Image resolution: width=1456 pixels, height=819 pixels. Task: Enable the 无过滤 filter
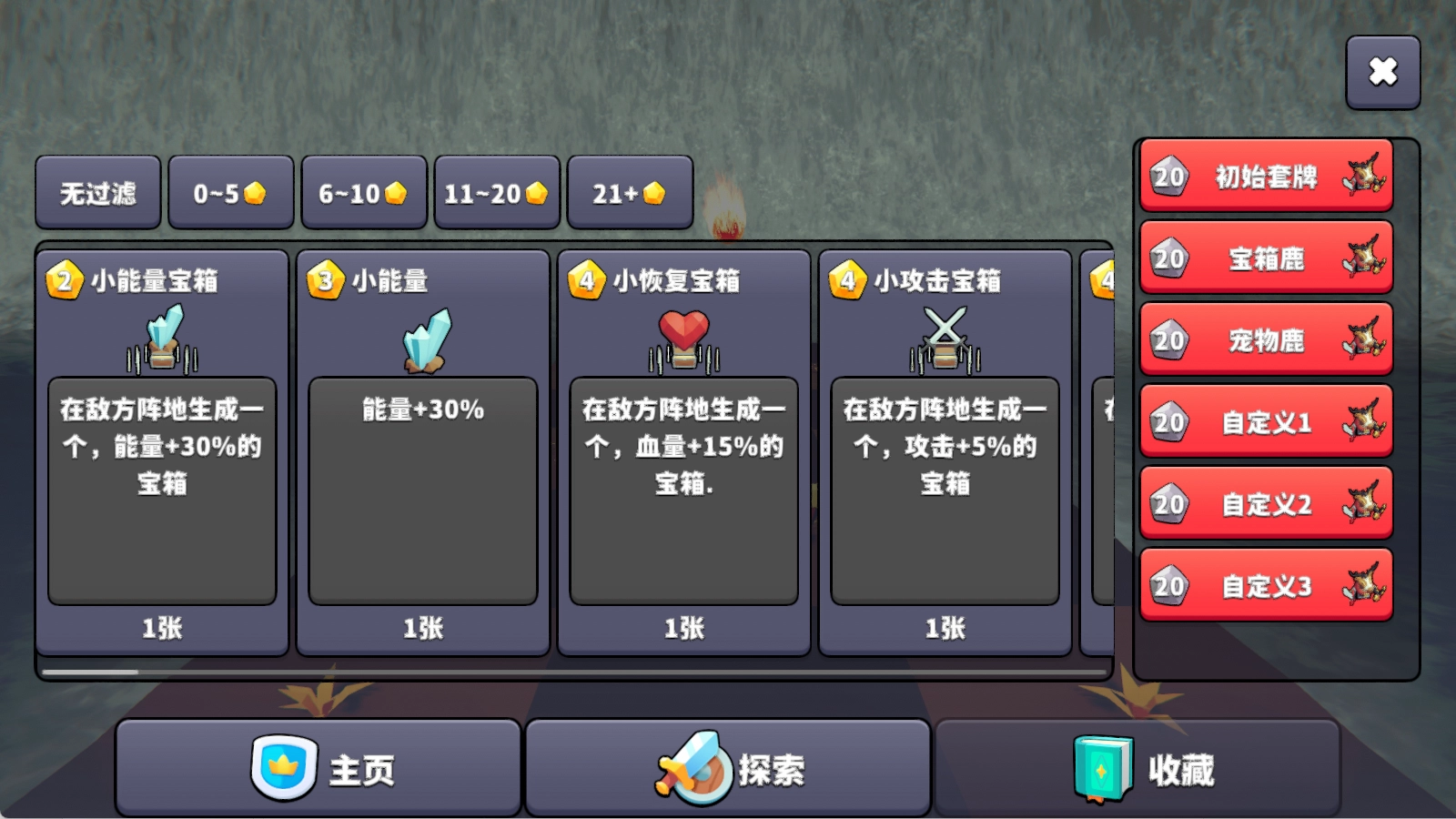point(96,192)
